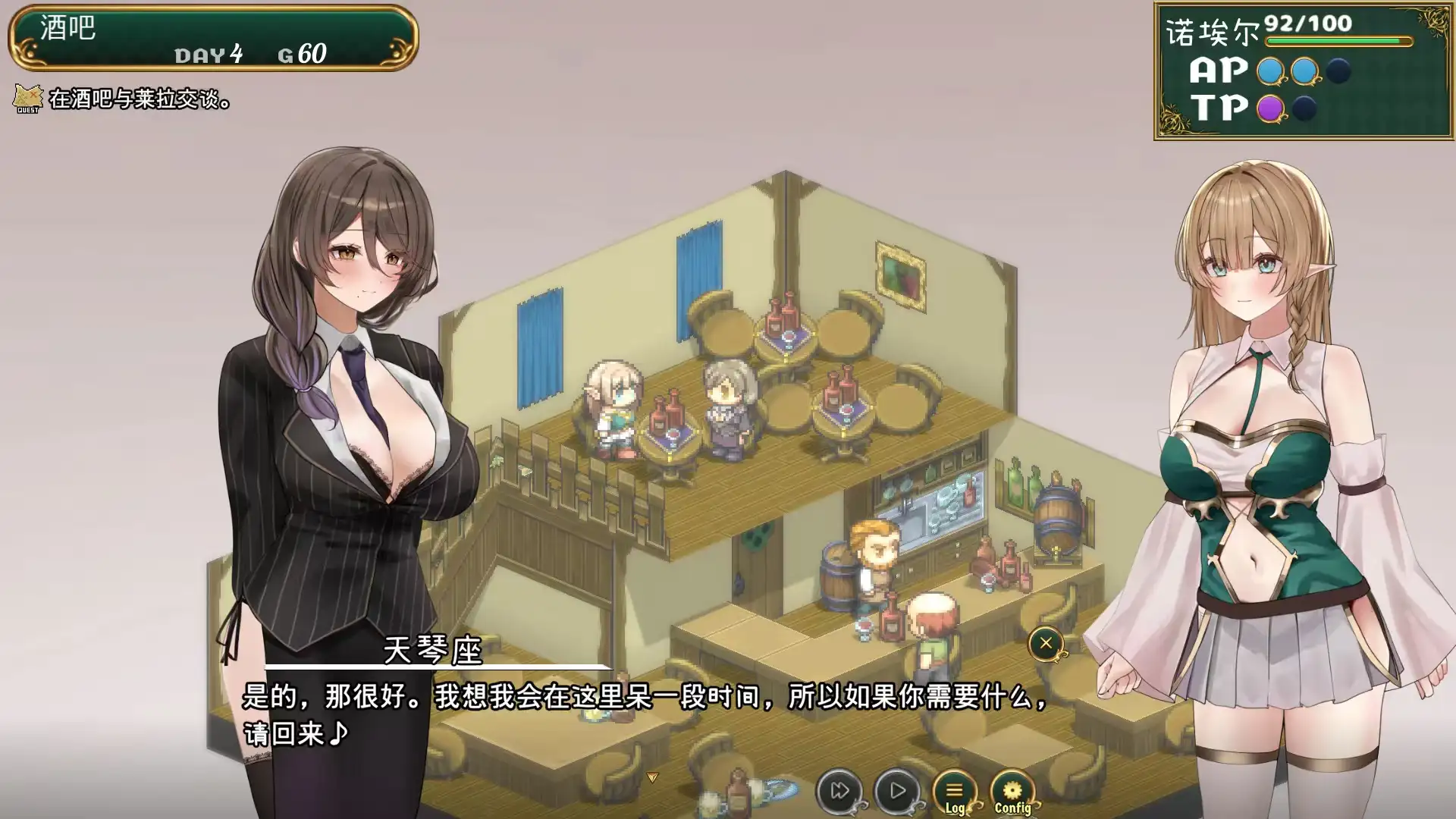Open the dialogue Log
Screen dimensions: 1456x819
[x=954, y=792]
